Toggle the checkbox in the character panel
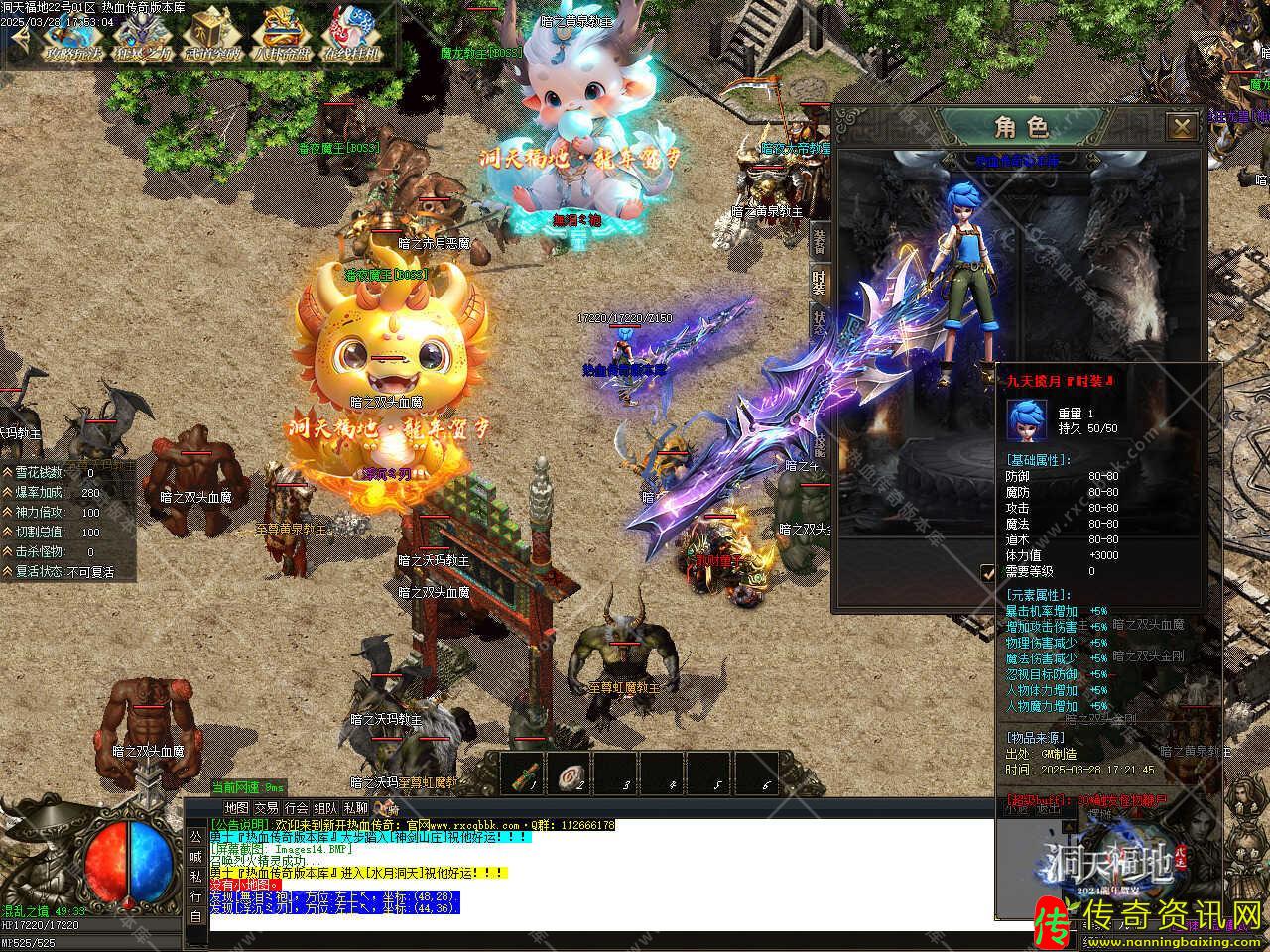The width and height of the screenshot is (1270, 952). 987,572
